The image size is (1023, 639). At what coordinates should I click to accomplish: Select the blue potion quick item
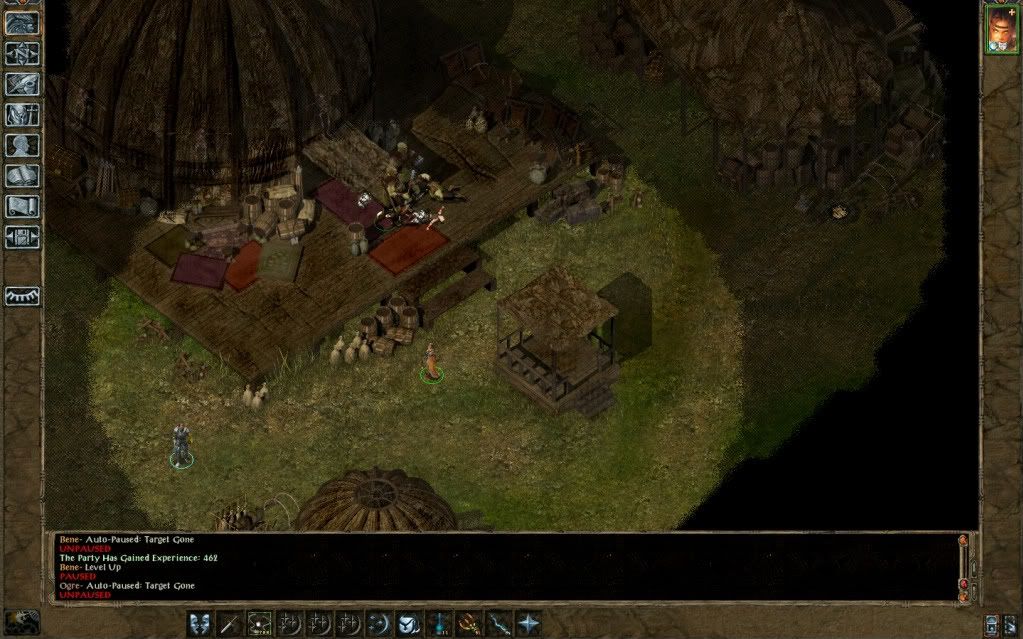[438, 622]
